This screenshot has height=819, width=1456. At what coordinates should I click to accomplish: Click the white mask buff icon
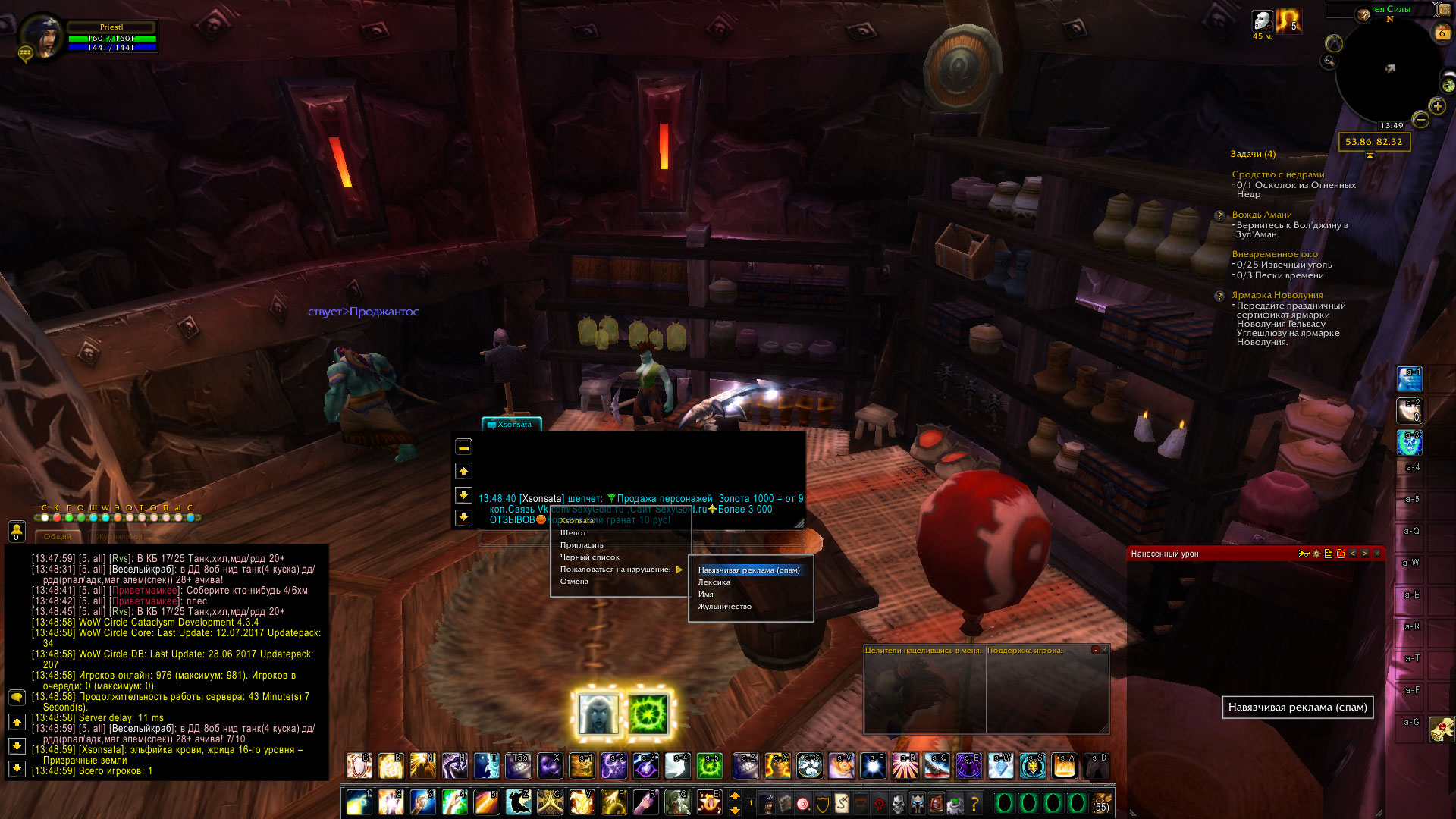point(1262,20)
